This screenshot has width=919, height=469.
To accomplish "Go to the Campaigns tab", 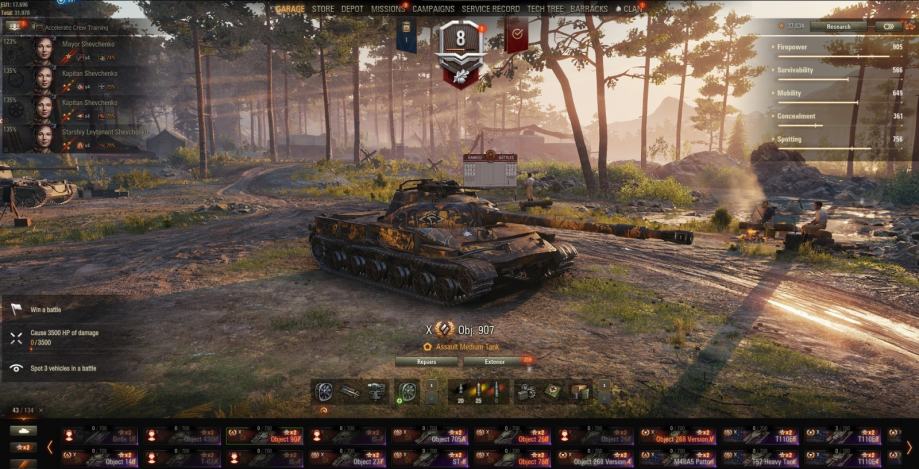I will click(x=433, y=9).
